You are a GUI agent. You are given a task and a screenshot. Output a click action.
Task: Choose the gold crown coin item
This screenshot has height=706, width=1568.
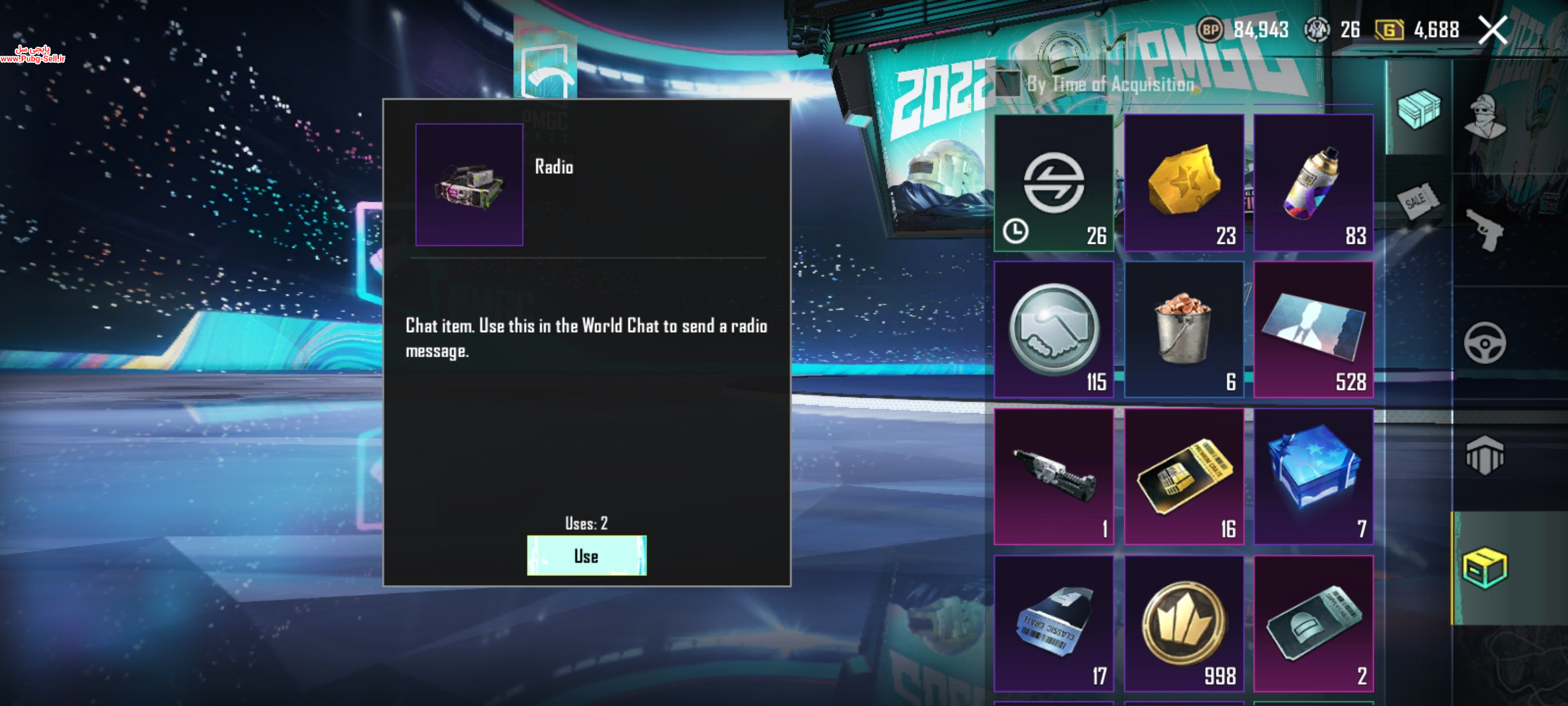(x=1183, y=624)
